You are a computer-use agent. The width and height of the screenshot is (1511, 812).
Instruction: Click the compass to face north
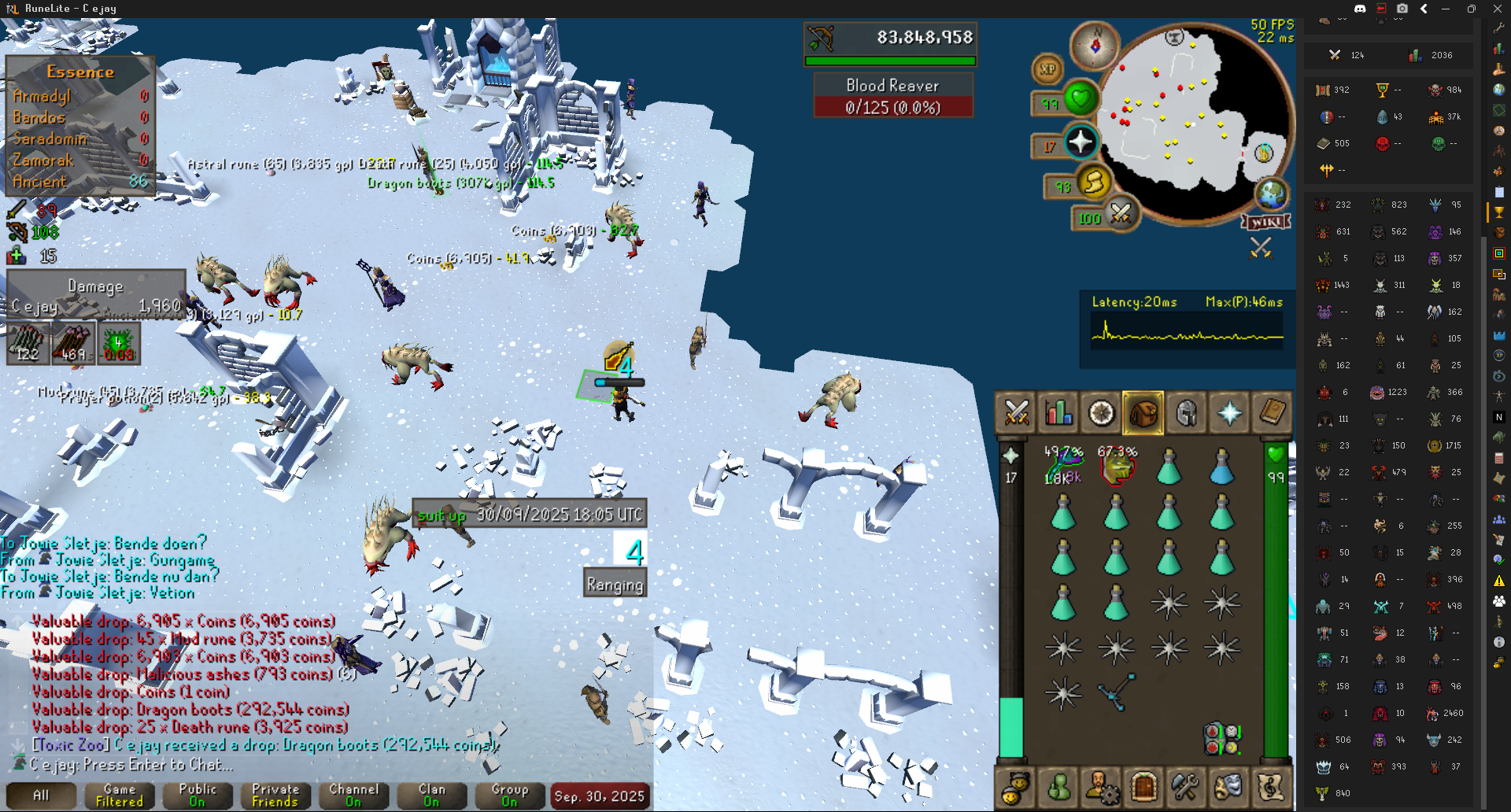1095,46
